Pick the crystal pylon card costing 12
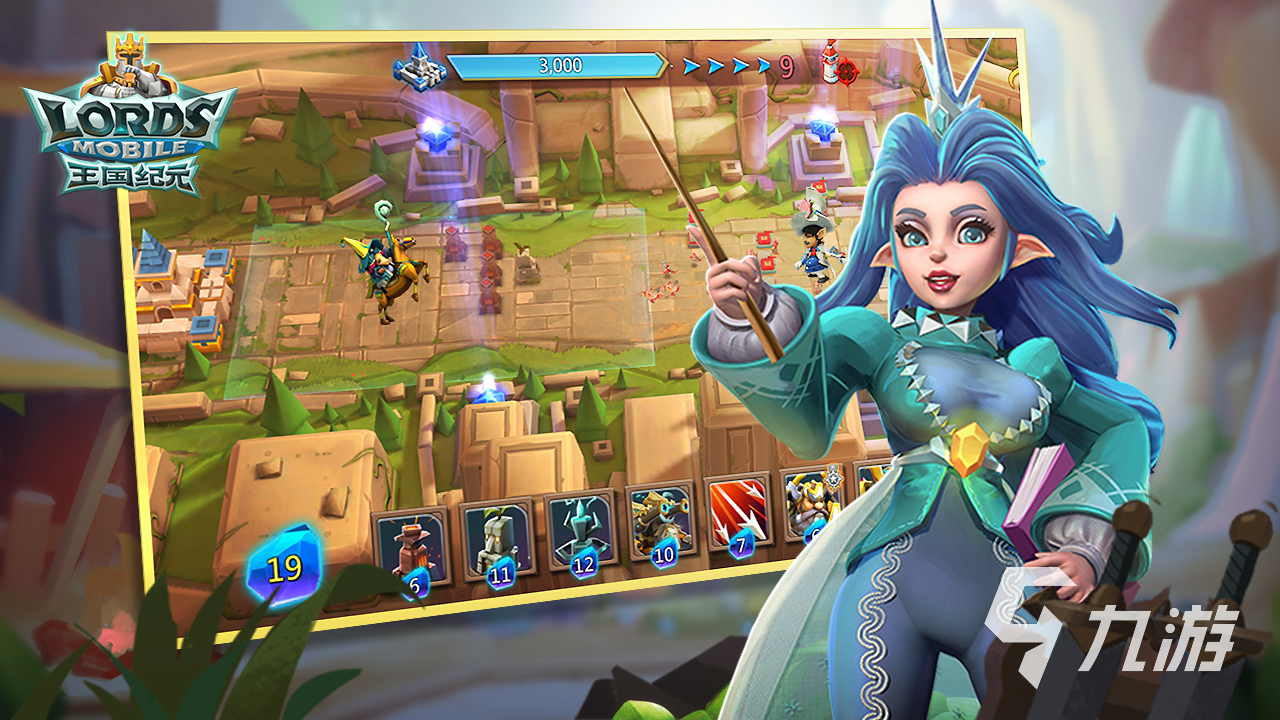The image size is (1280, 720). (x=581, y=532)
